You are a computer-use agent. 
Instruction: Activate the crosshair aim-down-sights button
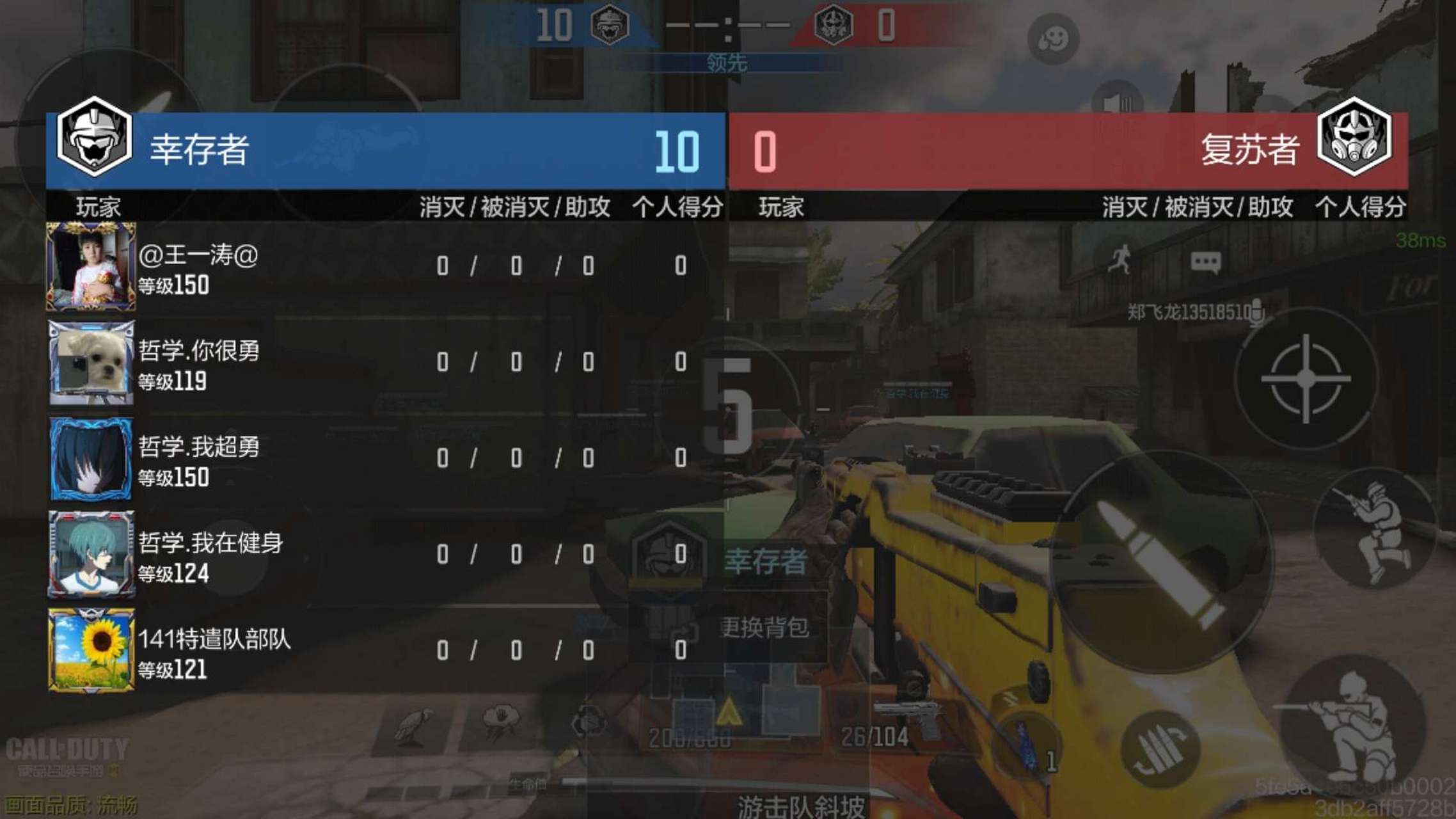coord(1306,378)
